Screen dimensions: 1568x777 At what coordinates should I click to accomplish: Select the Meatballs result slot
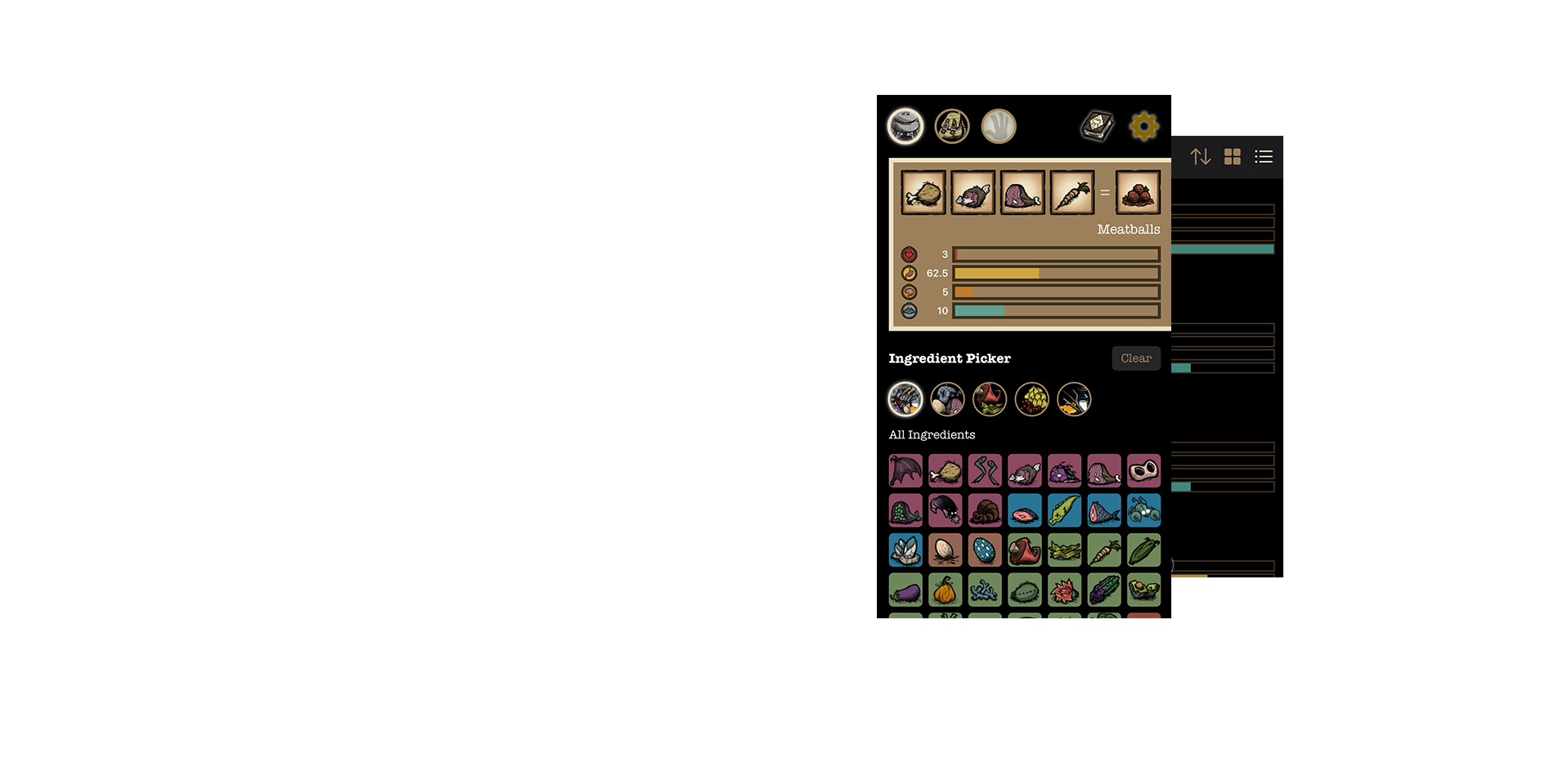pyautogui.click(x=1138, y=193)
